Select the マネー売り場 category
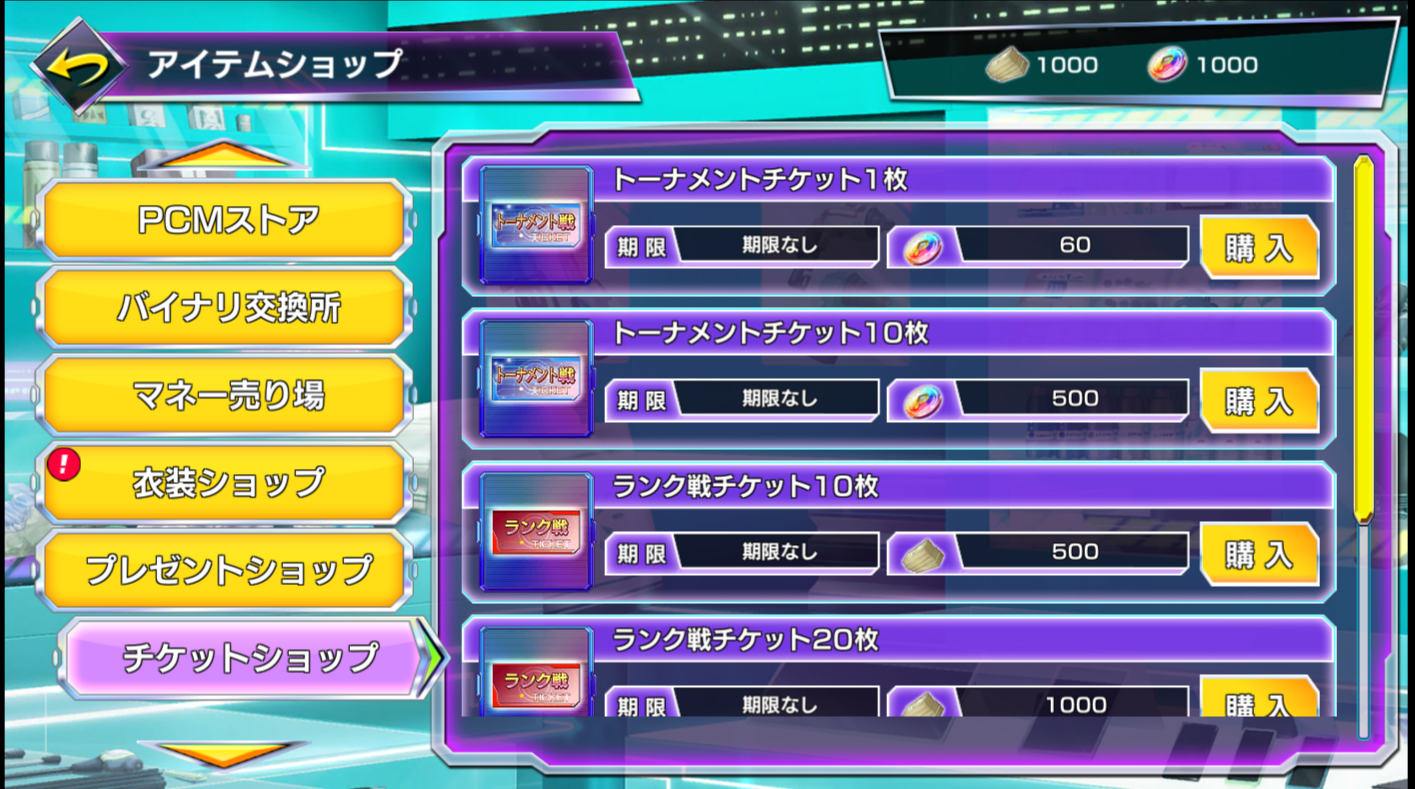1415x789 pixels. pyautogui.click(x=227, y=396)
